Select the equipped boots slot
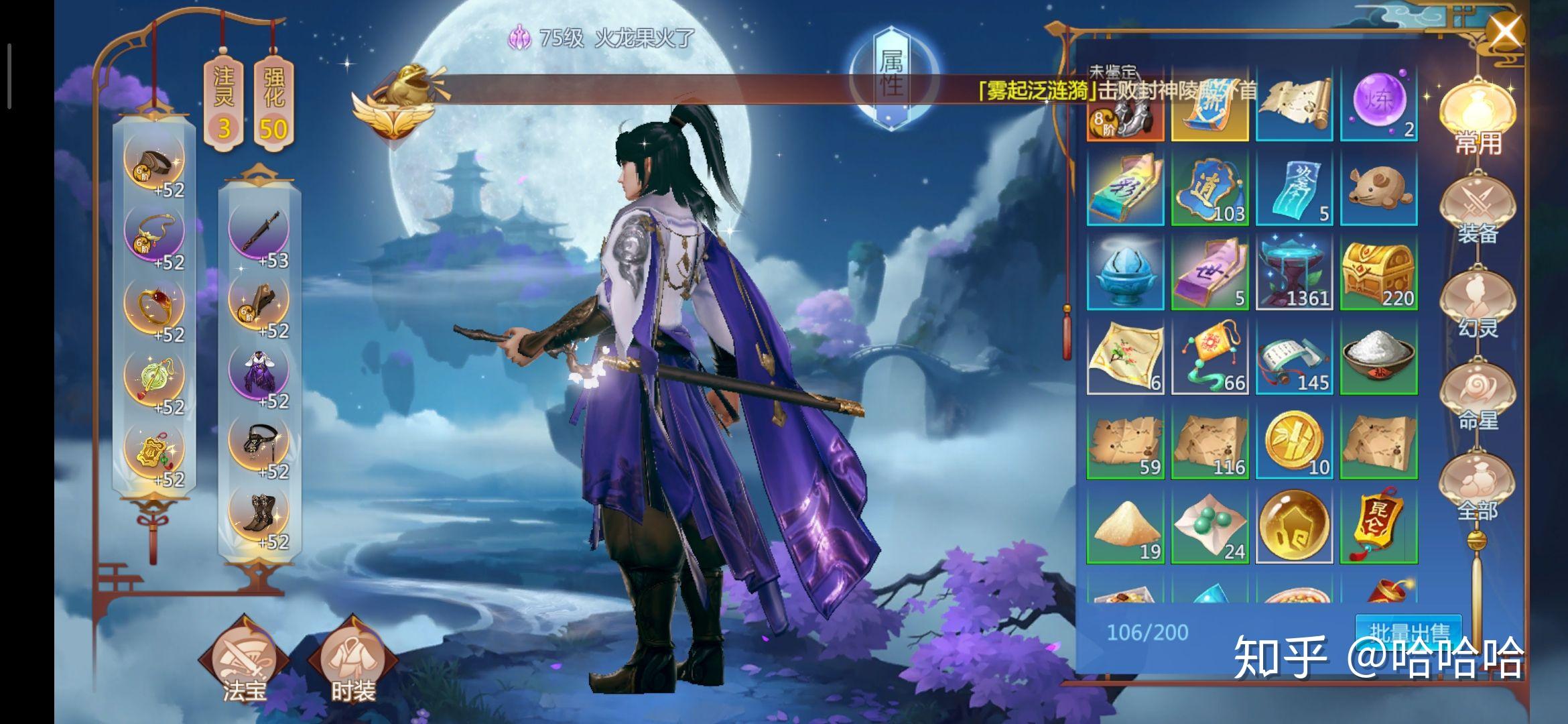The width and height of the screenshot is (1568, 724). [x=259, y=513]
